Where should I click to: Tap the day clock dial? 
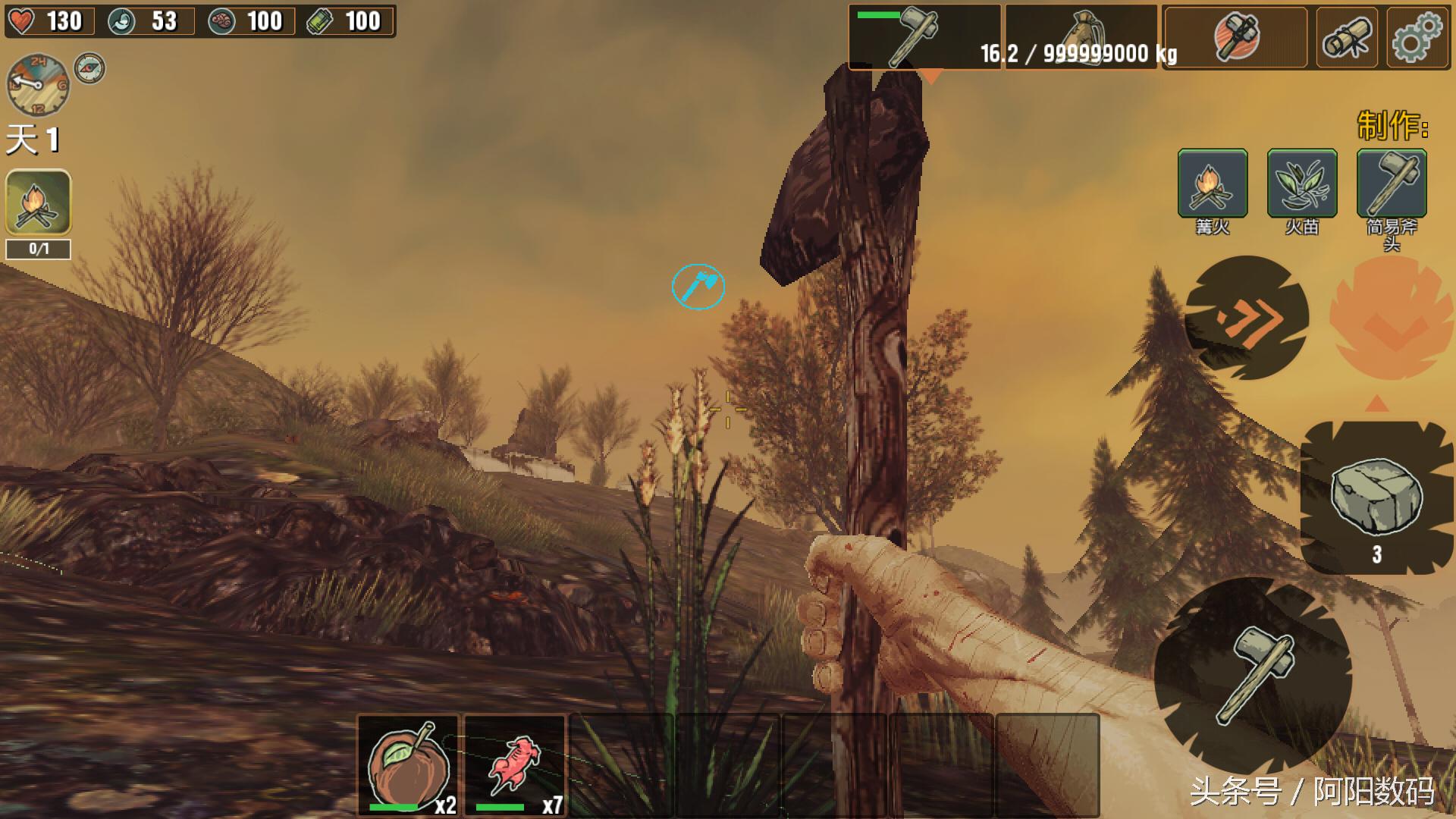coord(37,84)
